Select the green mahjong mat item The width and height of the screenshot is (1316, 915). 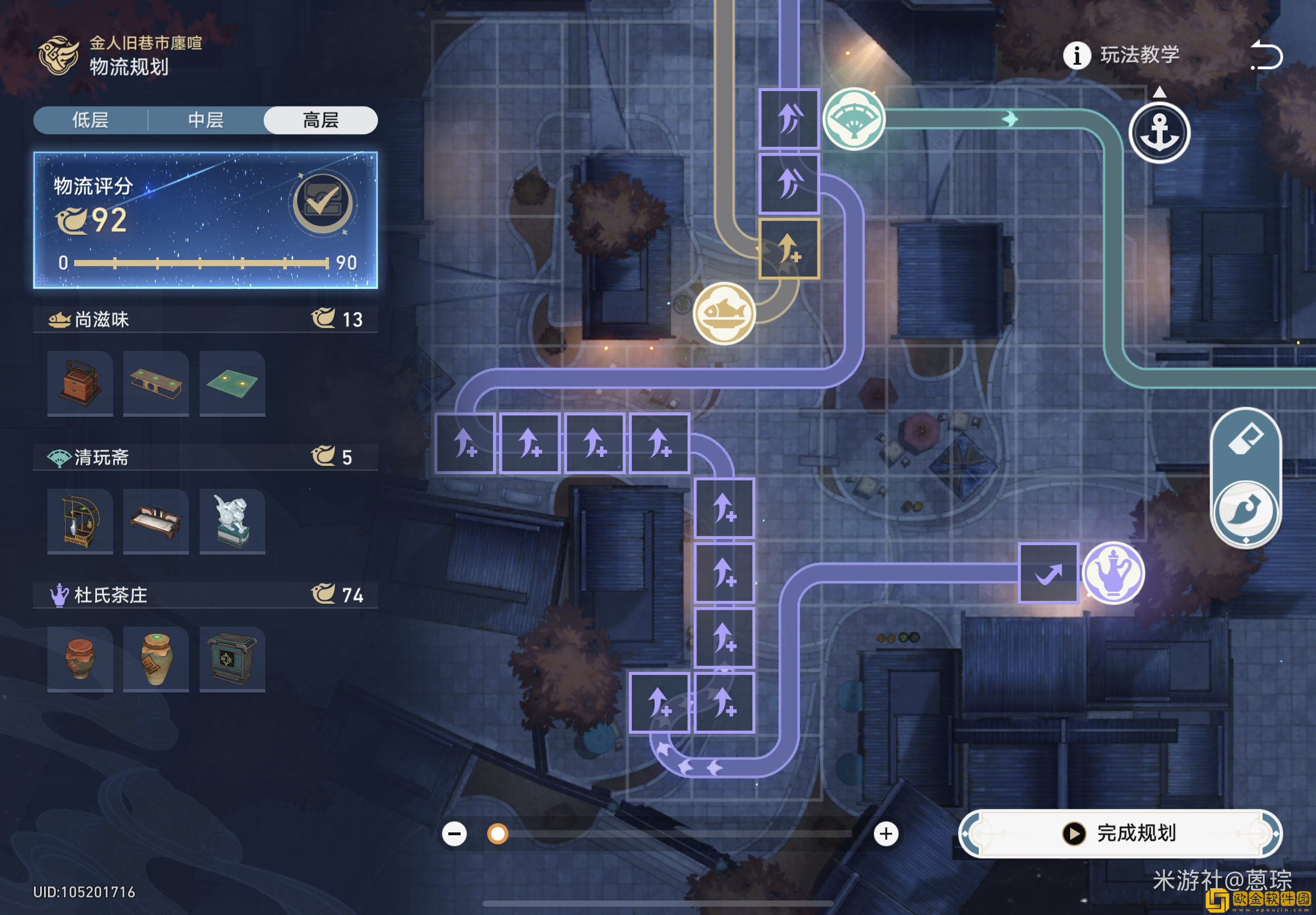click(232, 383)
